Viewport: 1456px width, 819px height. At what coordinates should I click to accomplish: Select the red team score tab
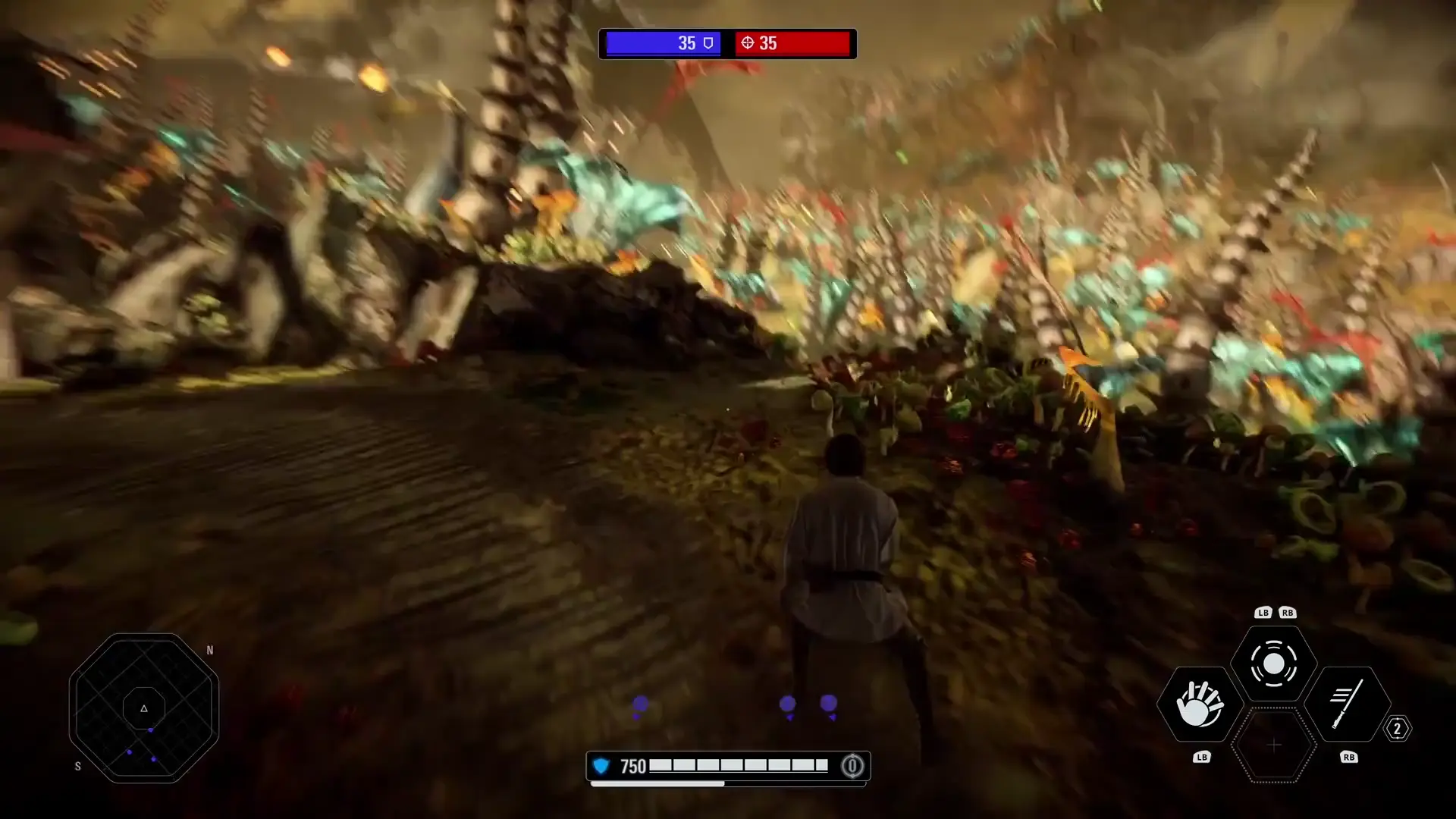[792, 43]
